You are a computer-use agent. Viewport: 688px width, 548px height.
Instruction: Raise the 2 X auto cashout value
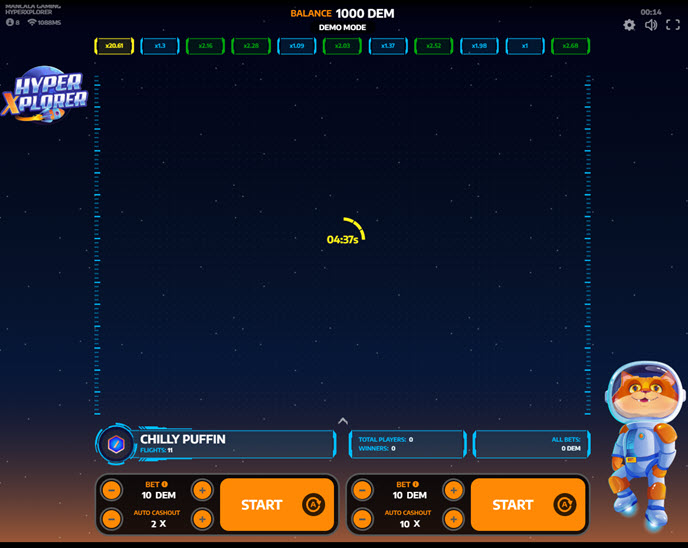(x=202, y=519)
